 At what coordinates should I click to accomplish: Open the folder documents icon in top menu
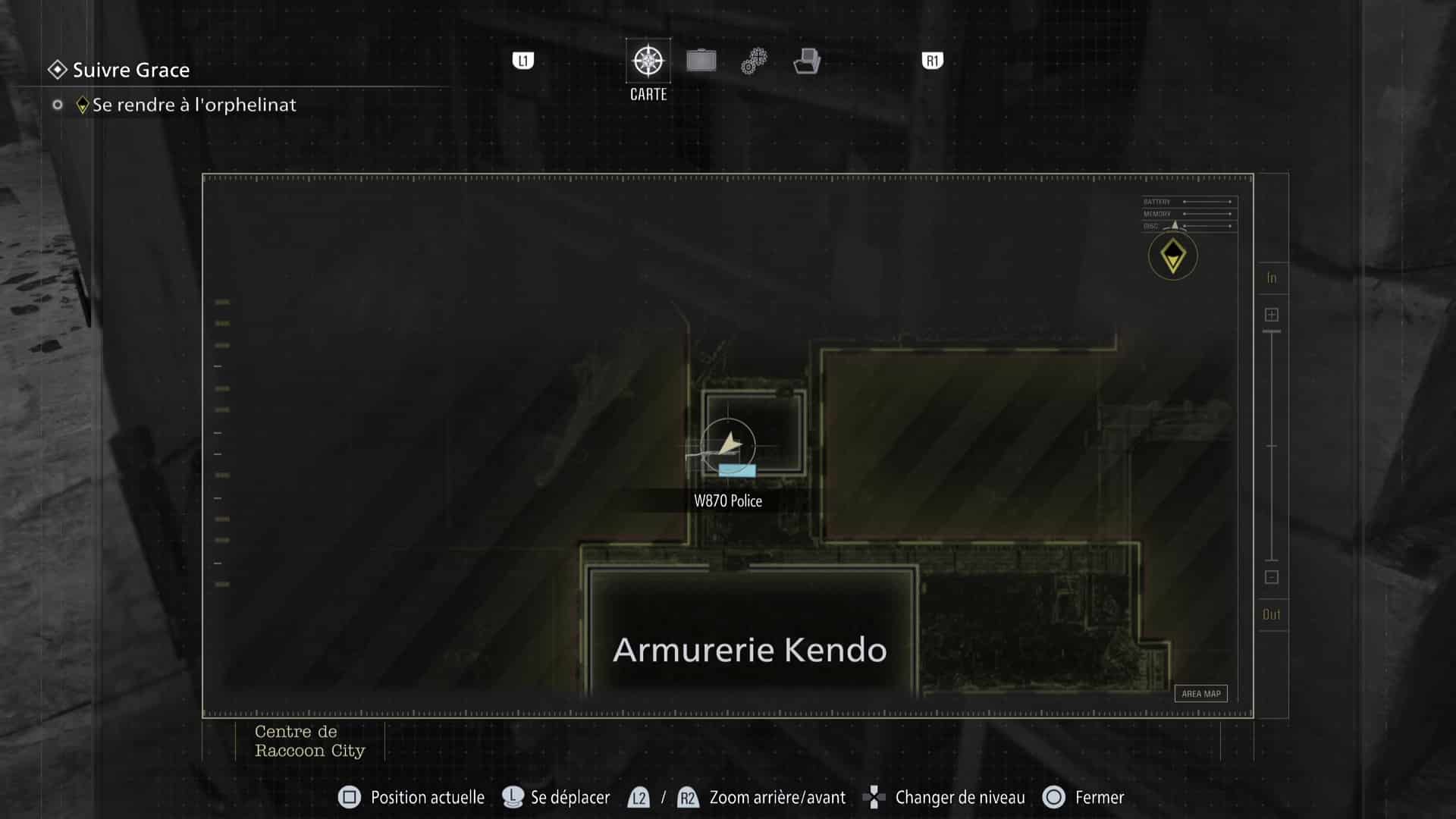(807, 61)
